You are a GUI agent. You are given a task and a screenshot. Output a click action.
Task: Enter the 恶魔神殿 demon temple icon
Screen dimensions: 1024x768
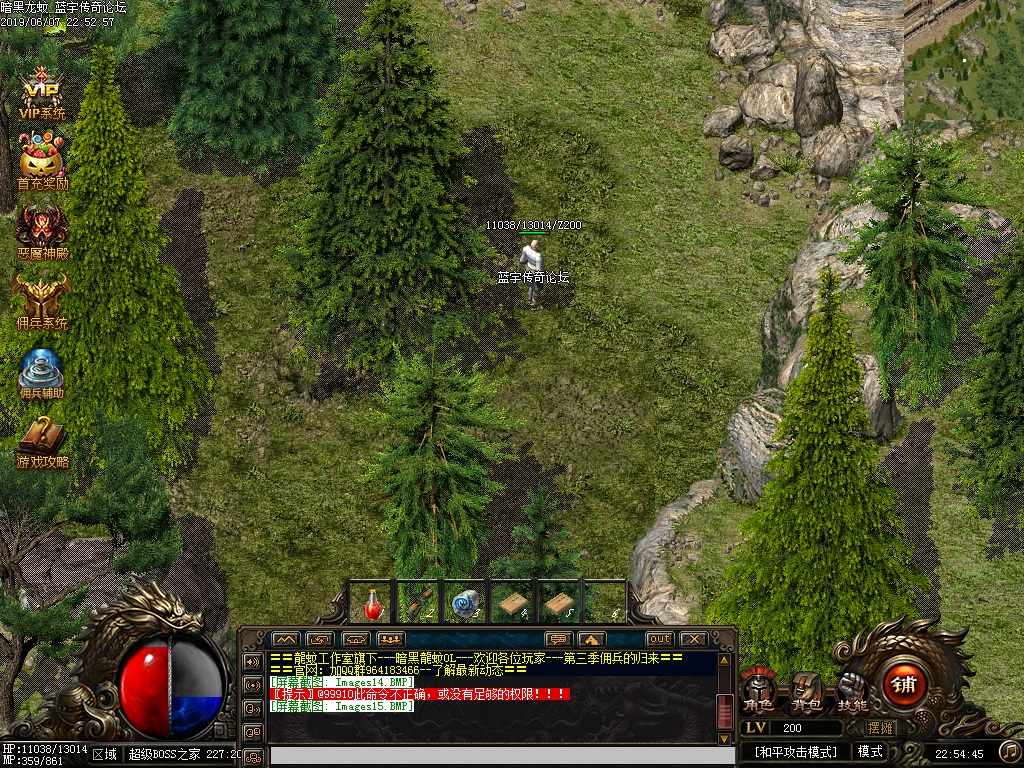[42, 231]
